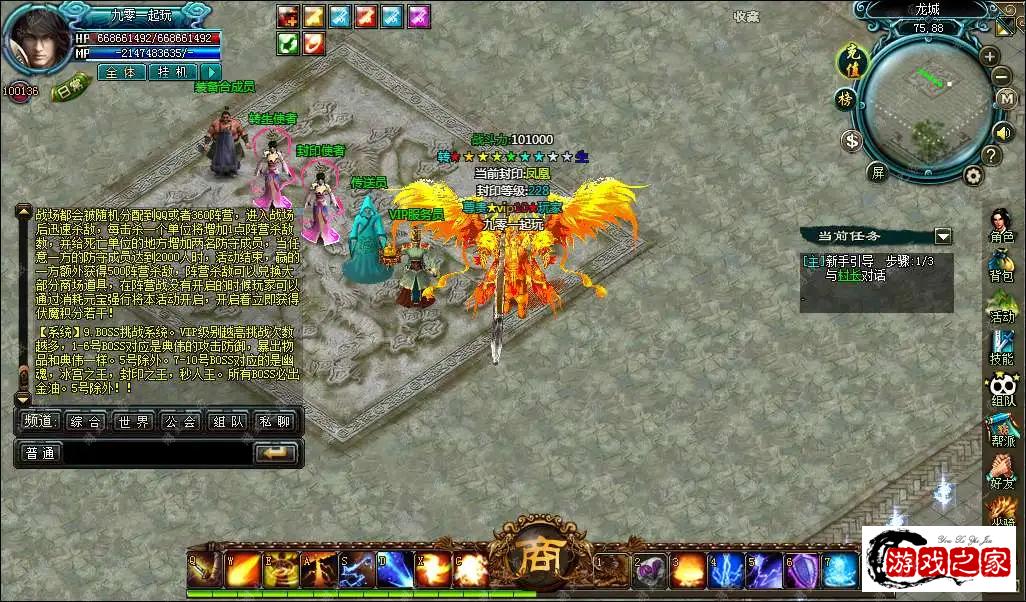The height and width of the screenshot is (602, 1026).
Task: Collapse the 当前任务 quest tracker dropdown
Action: (x=943, y=236)
